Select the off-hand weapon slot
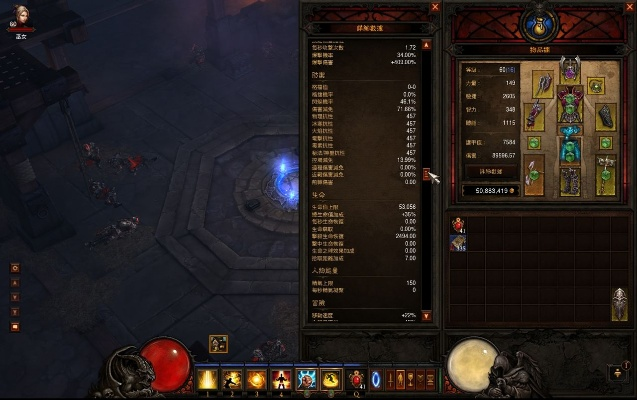The image size is (637, 400). [x=604, y=178]
